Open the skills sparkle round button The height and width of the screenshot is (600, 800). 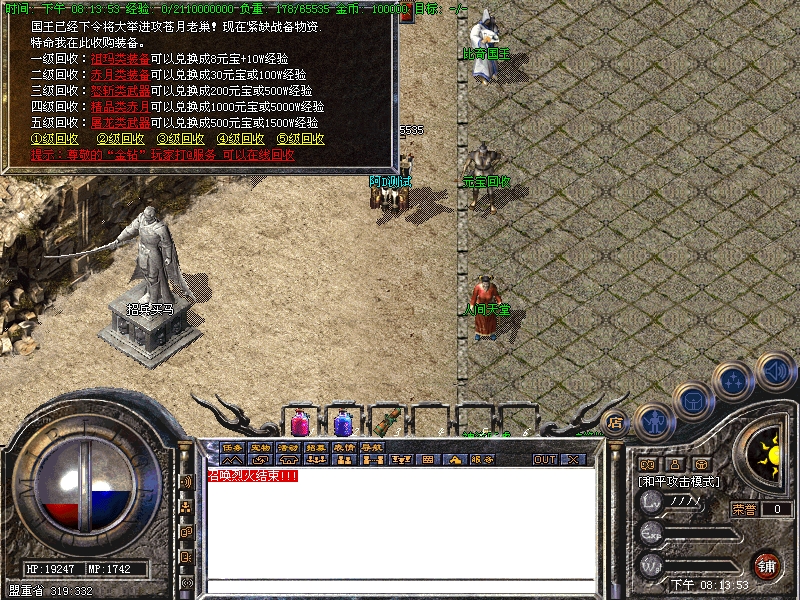(x=735, y=380)
